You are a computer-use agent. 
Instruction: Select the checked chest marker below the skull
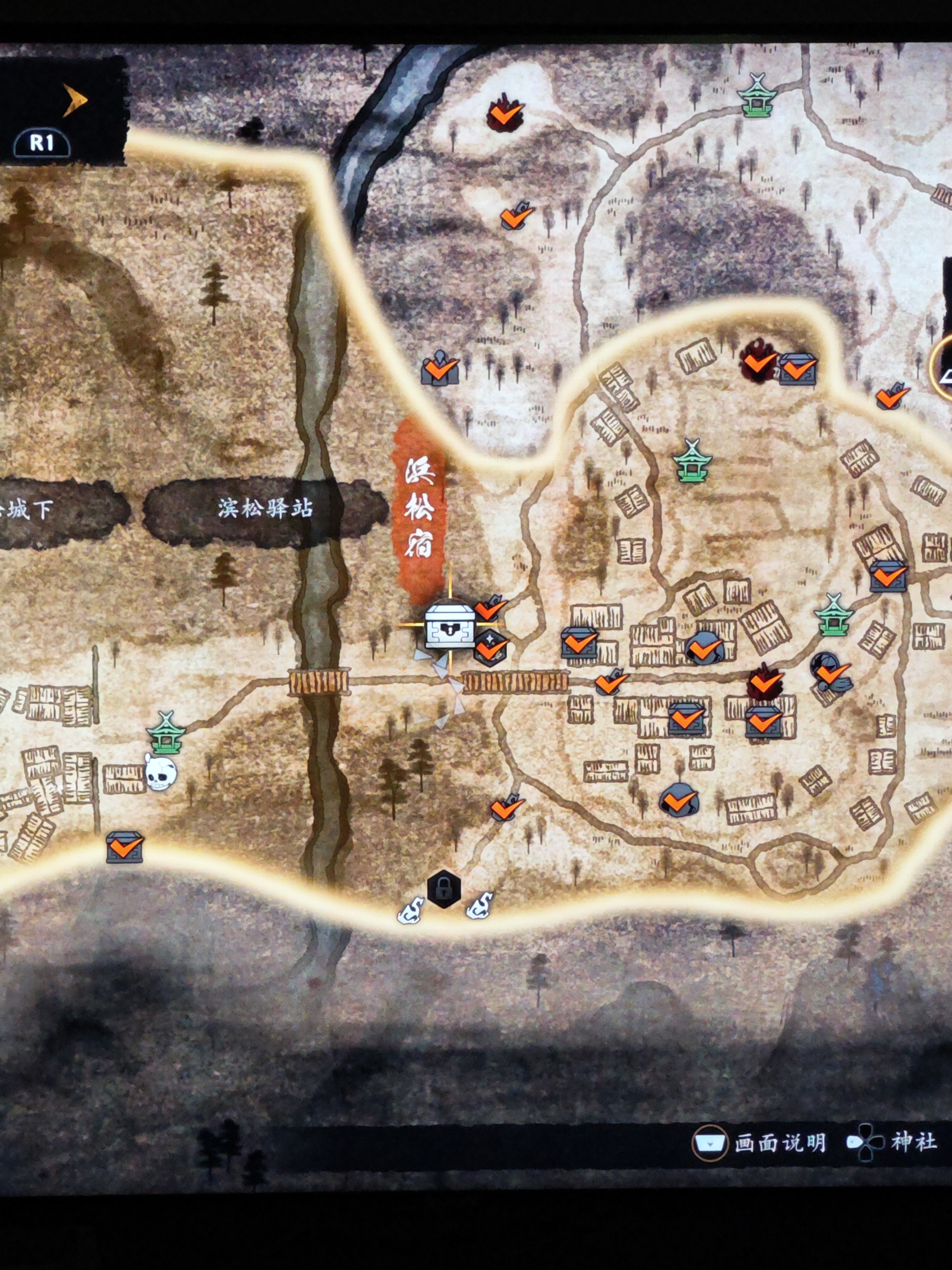[x=124, y=847]
